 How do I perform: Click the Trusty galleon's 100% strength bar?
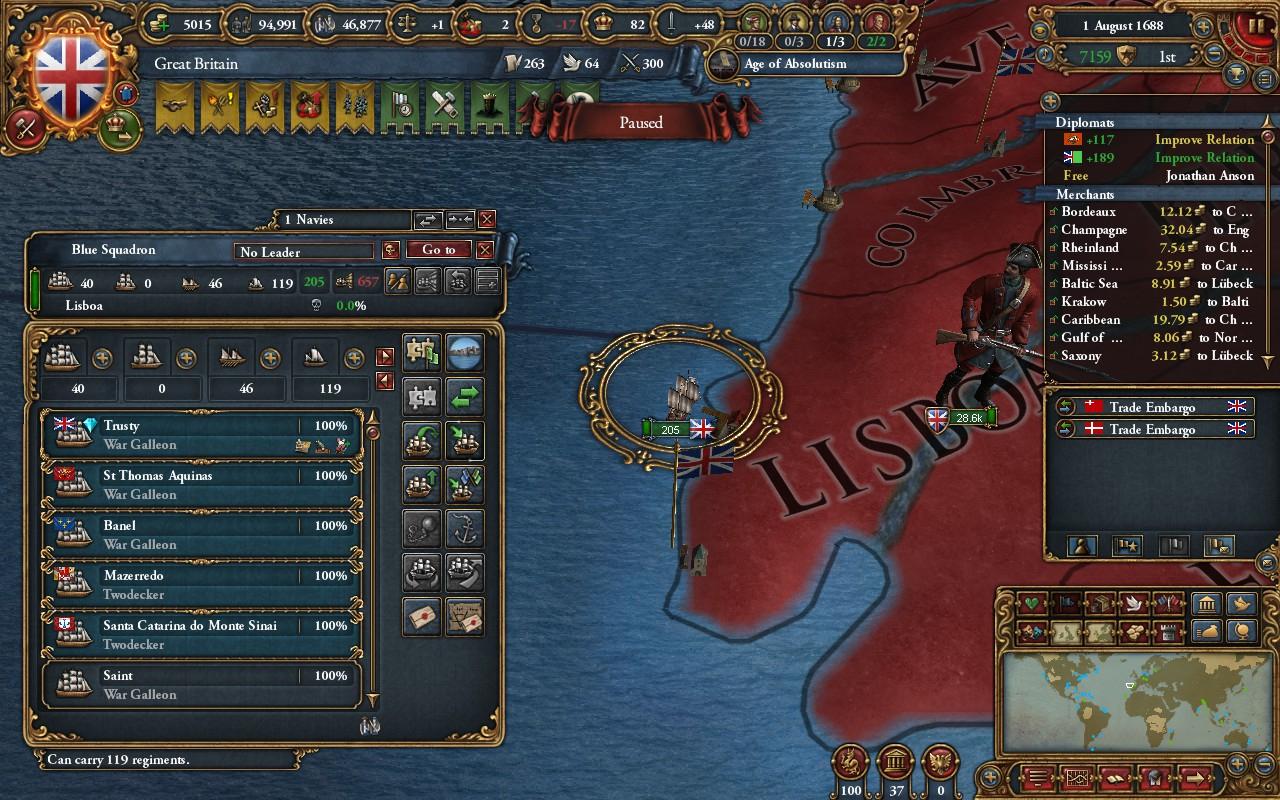(x=330, y=424)
